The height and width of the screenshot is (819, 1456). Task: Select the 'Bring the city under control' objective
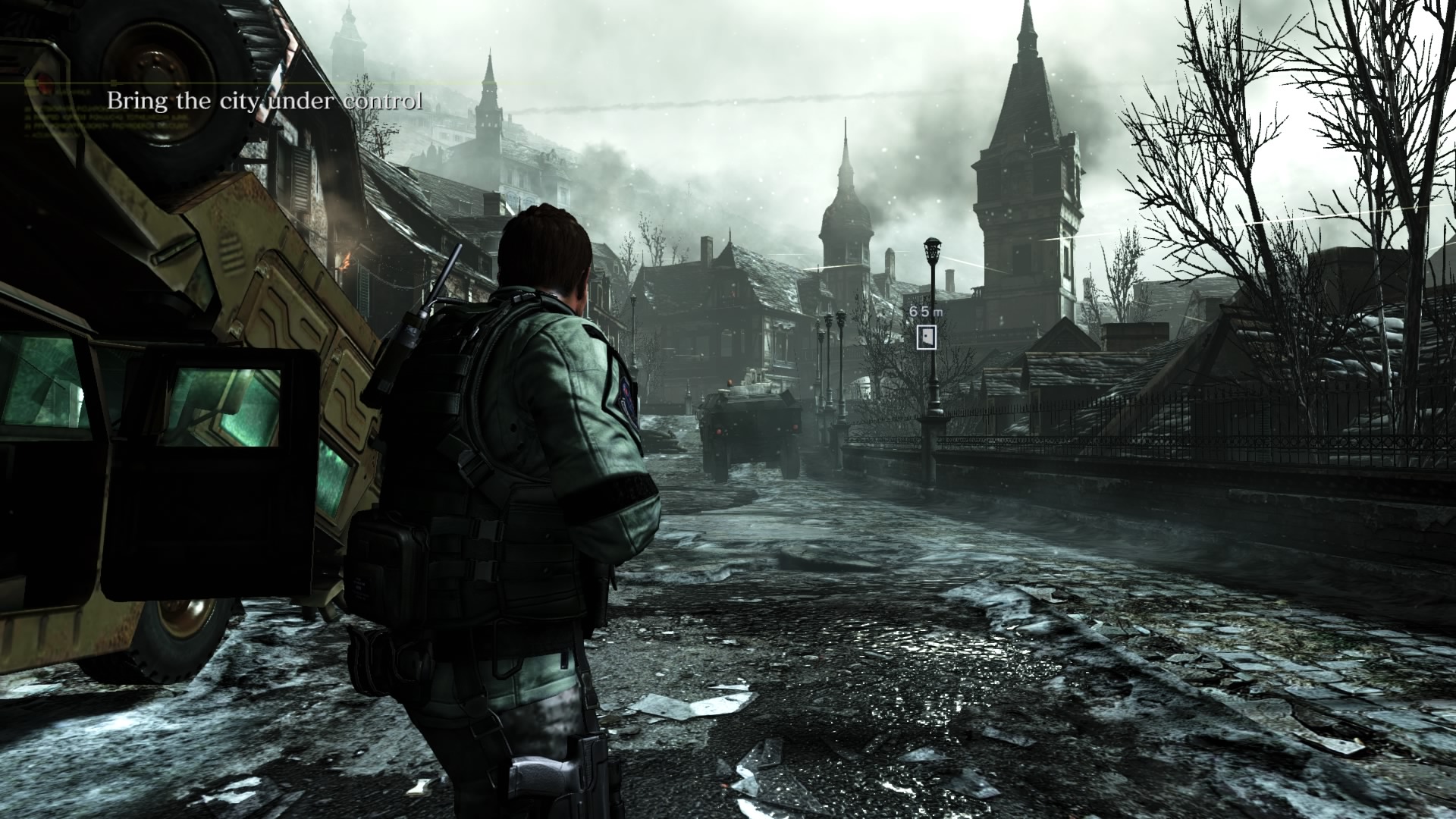tap(264, 101)
